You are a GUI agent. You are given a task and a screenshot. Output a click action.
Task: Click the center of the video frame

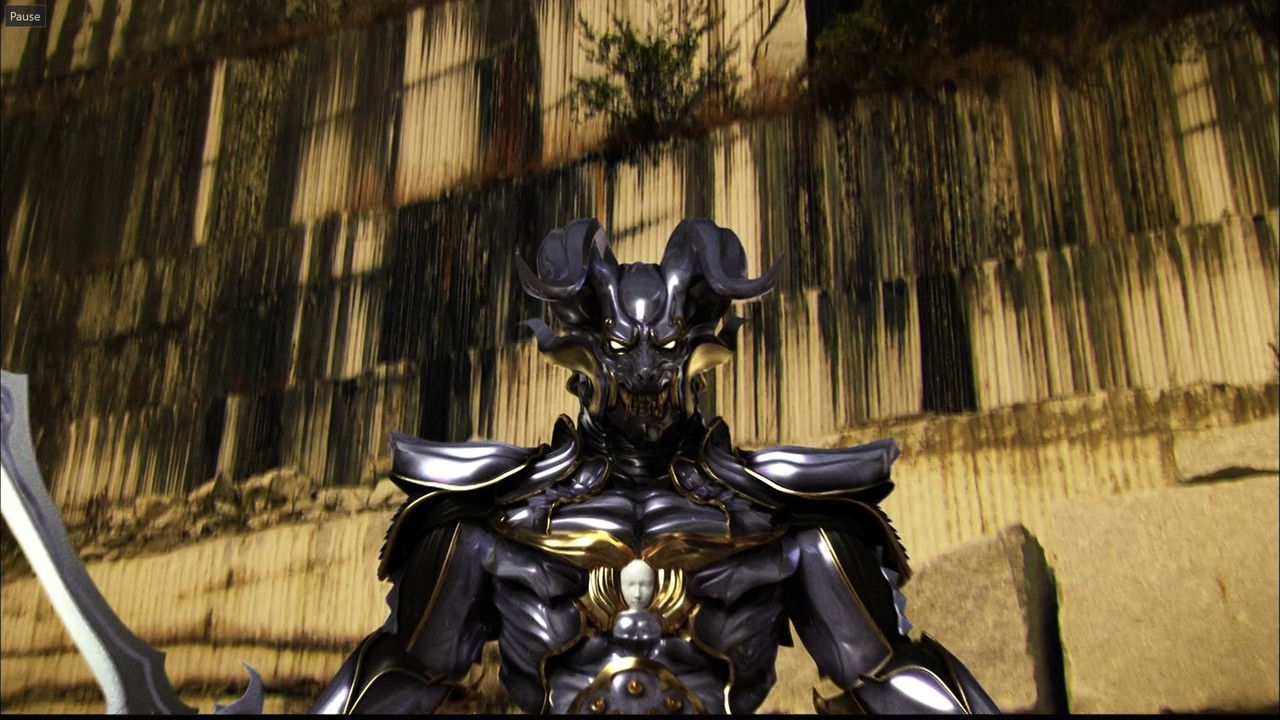click(x=640, y=360)
